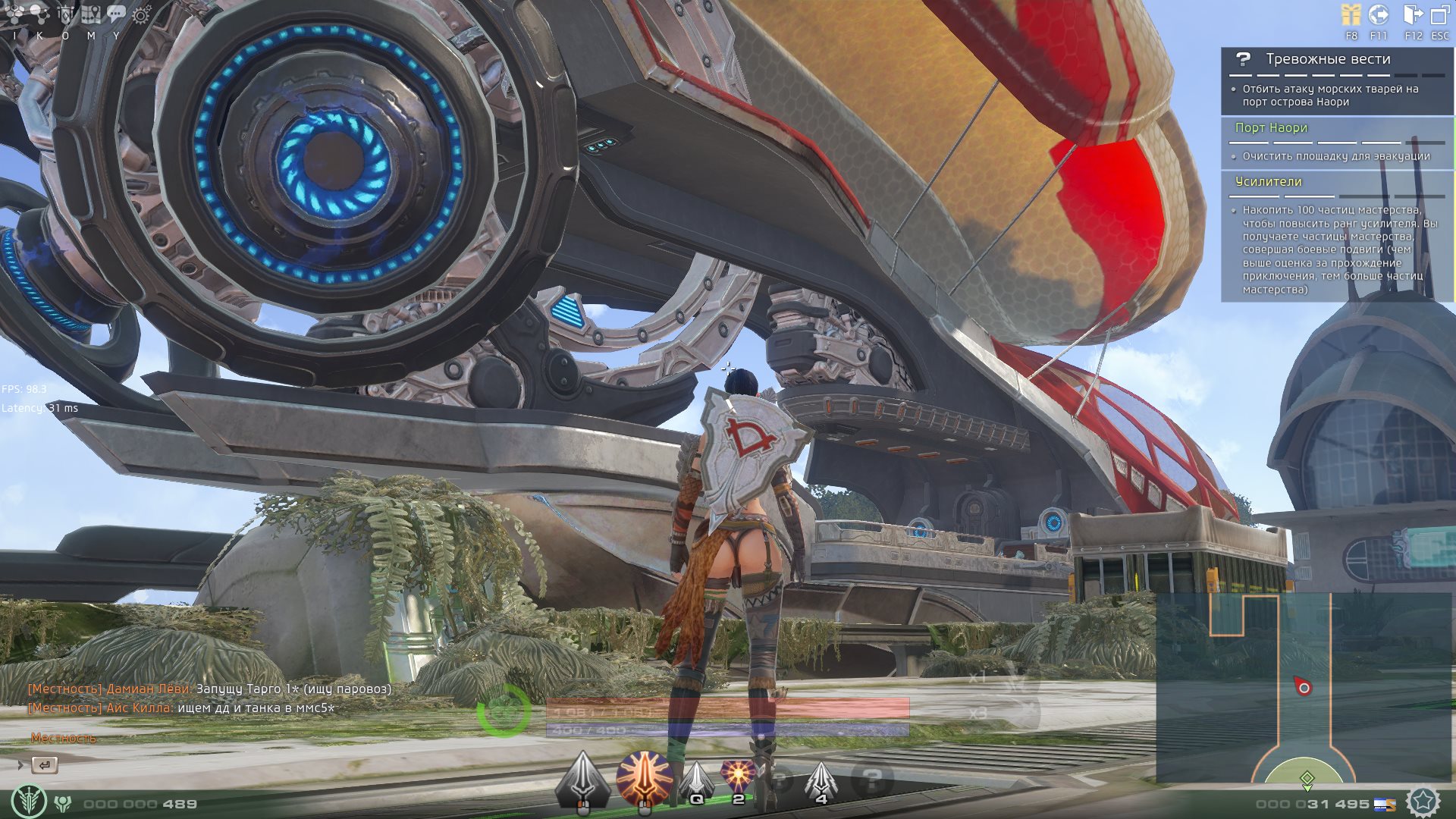Click the globe with arrow icon
This screenshot has height=819, width=1456.
(1378, 15)
